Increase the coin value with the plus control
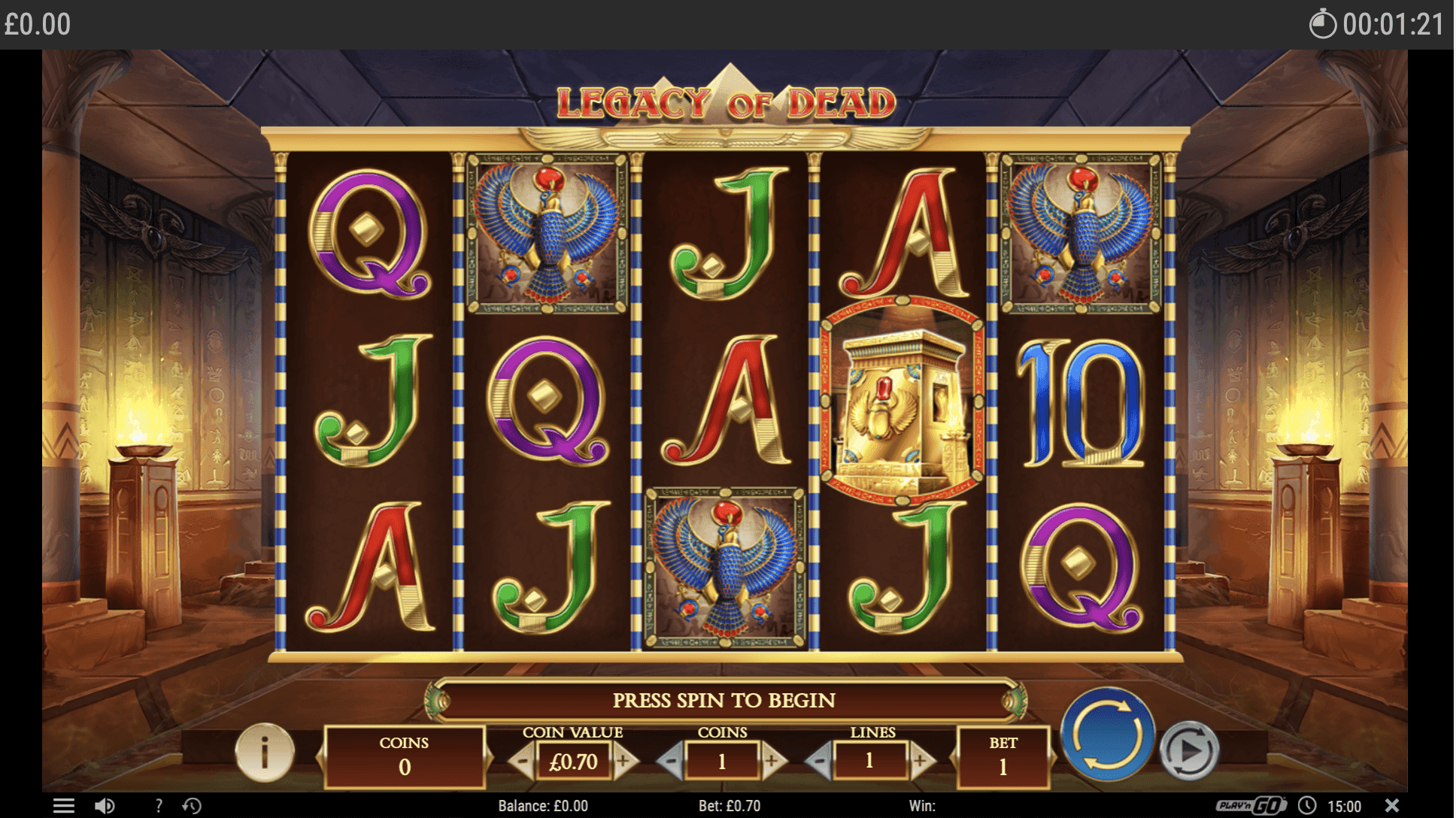The width and height of the screenshot is (1456, 818). coord(623,760)
